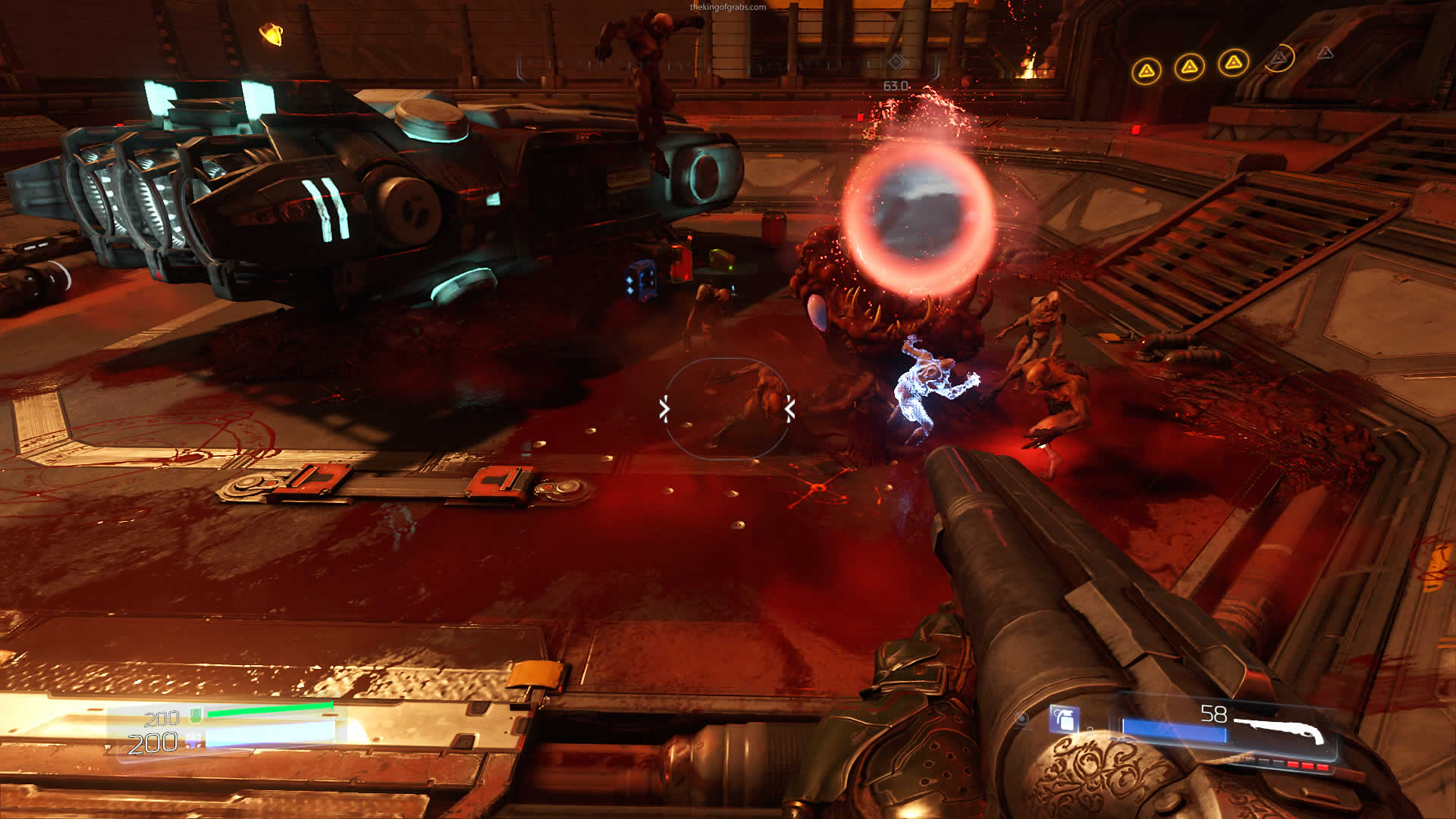Click the health cross icon
This screenshot has width=1456, height=819.
[x=194, y=741]
